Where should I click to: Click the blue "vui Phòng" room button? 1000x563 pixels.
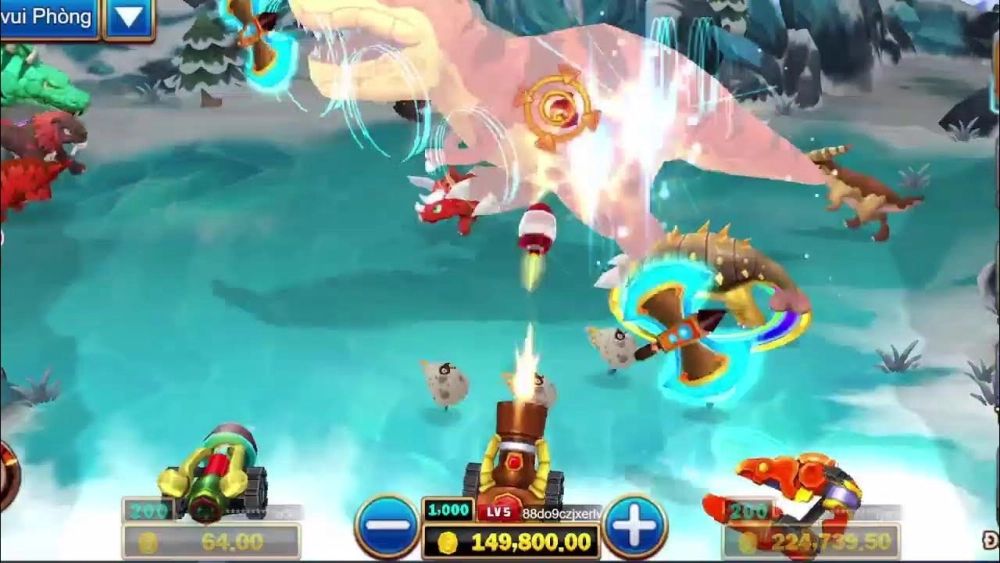click(48, 17)
